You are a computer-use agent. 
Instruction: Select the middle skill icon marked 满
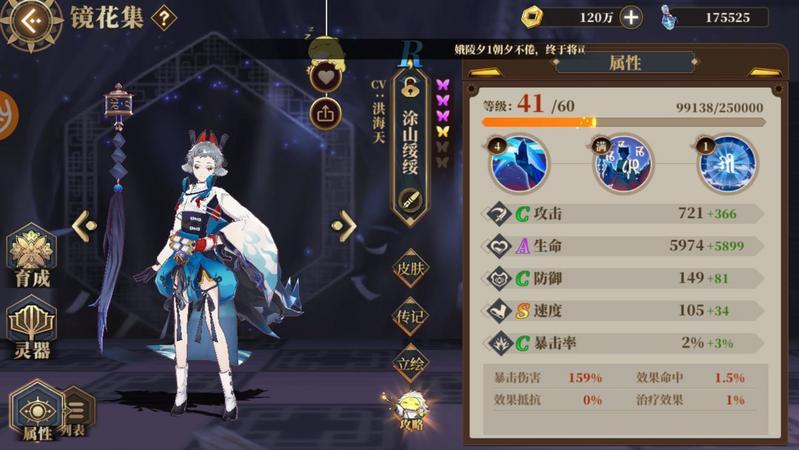(x=623, y=164)
